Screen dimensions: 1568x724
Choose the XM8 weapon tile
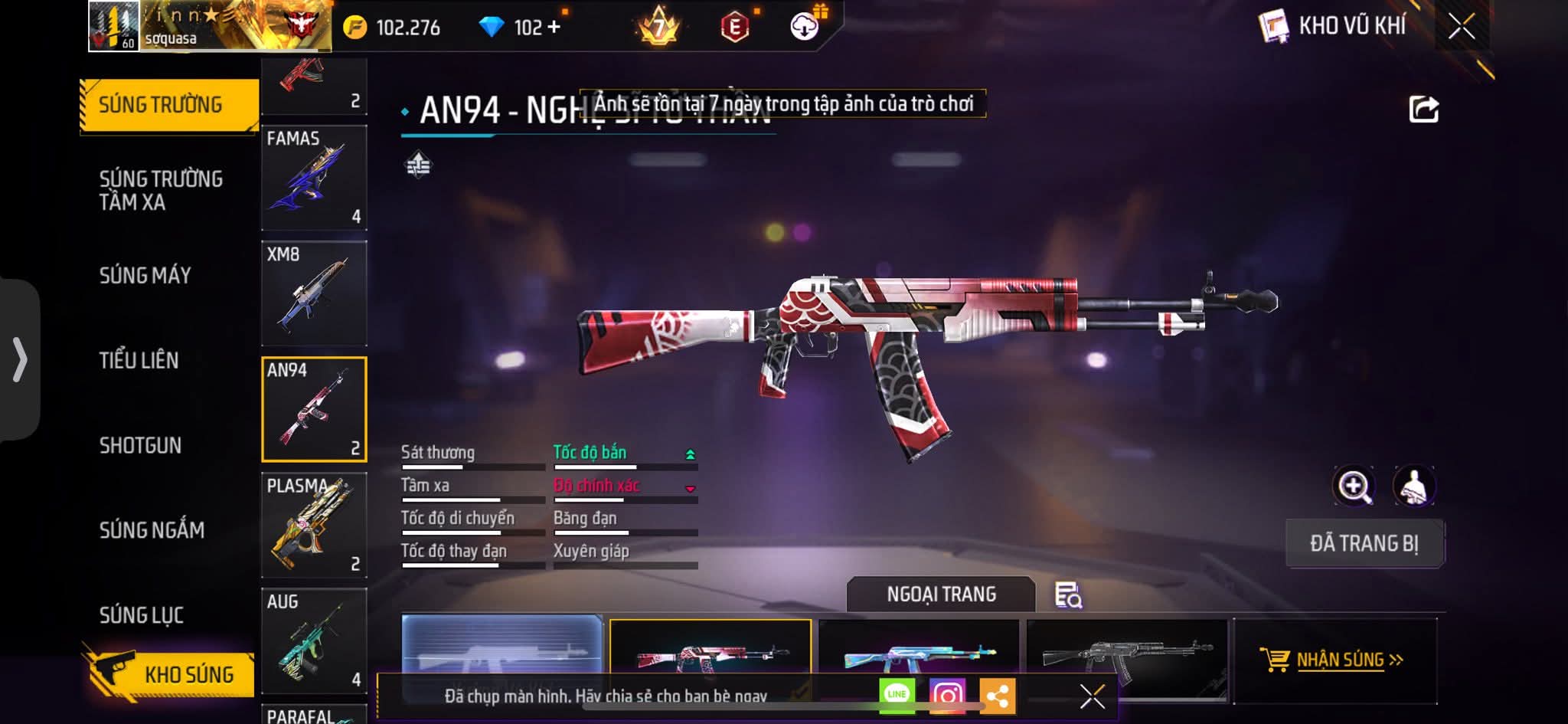click(314, 293)
